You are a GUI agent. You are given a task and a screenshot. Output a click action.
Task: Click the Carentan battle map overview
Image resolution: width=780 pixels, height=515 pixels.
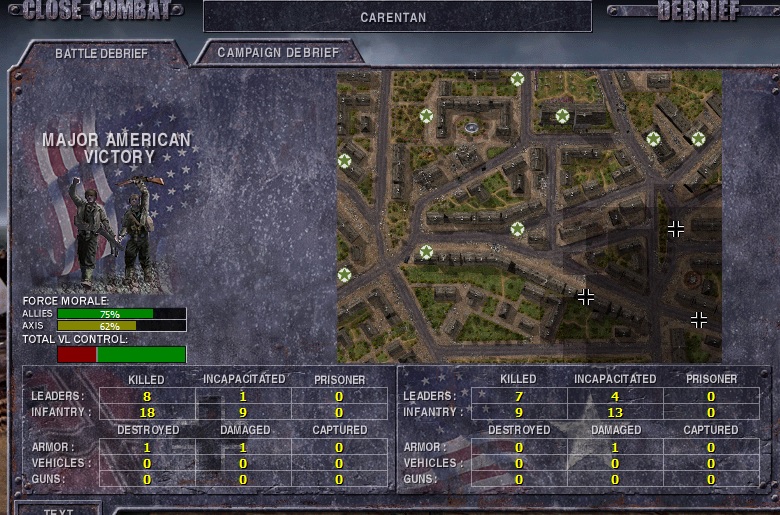[x=529, y=216]
